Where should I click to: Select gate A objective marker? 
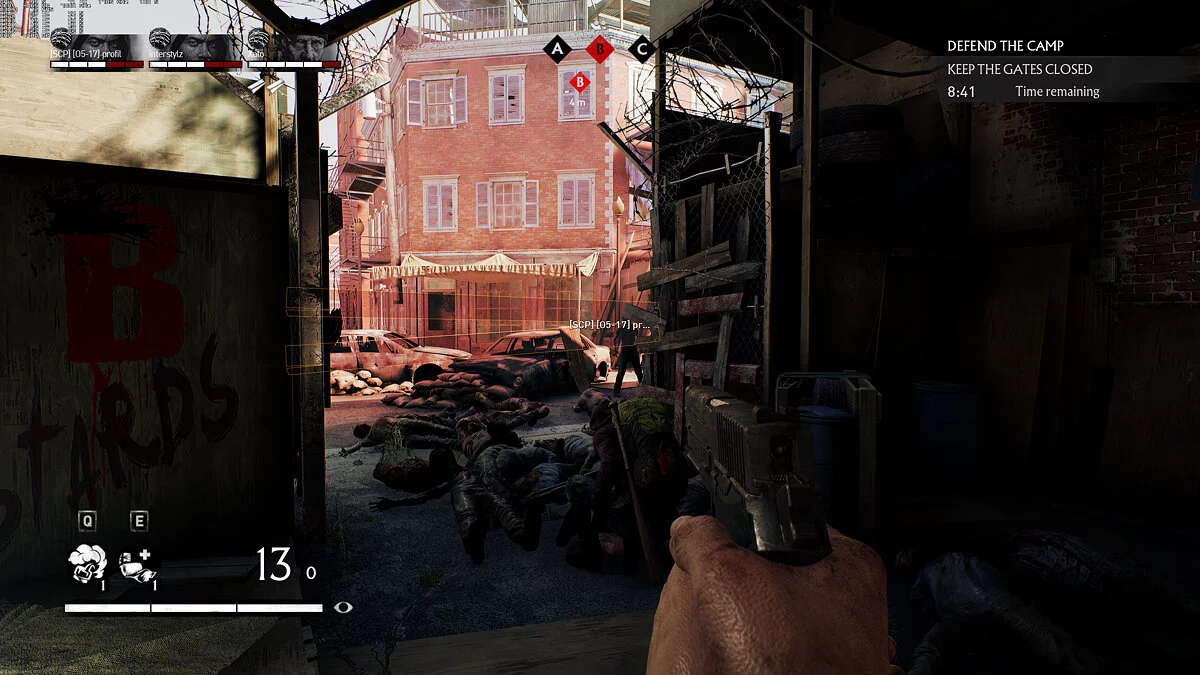556,47
